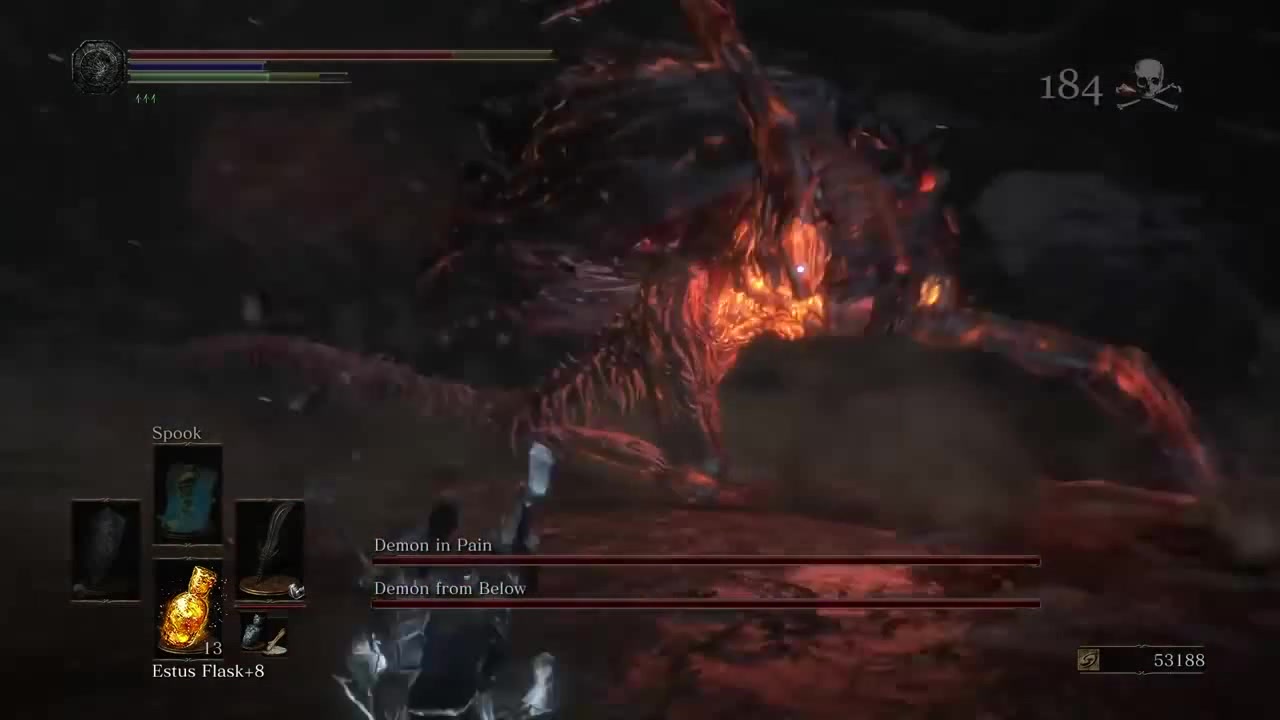
Task: Click the small secondary item icon beside the flask
Action: (x=264, y=634)
